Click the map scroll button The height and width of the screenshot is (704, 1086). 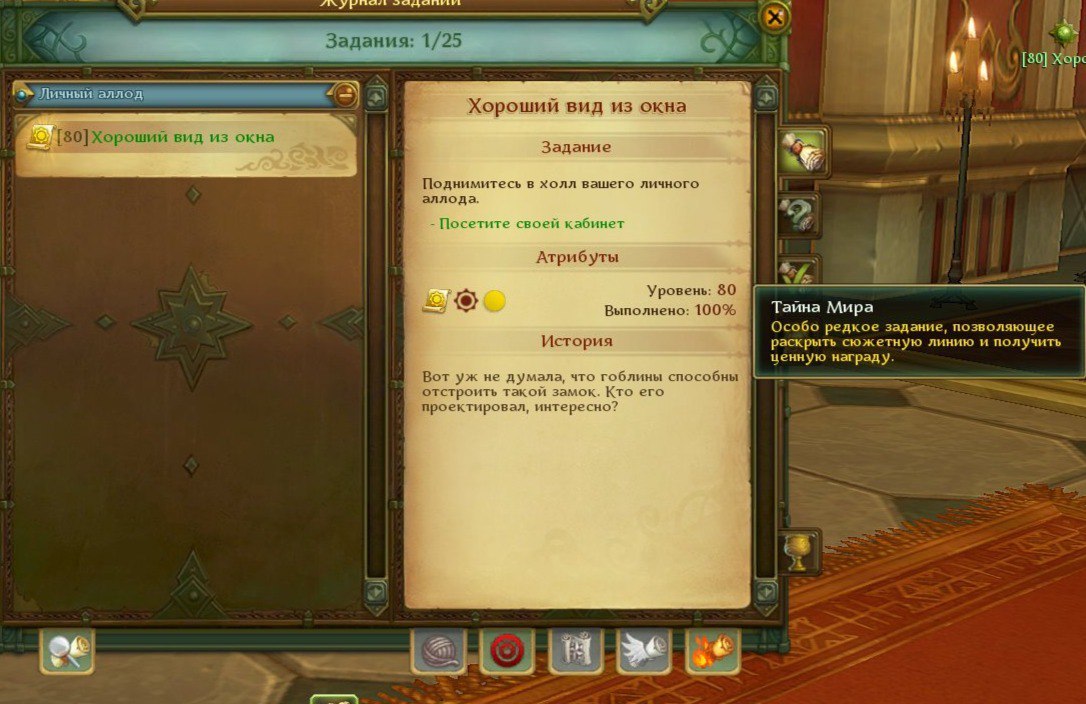576,652
